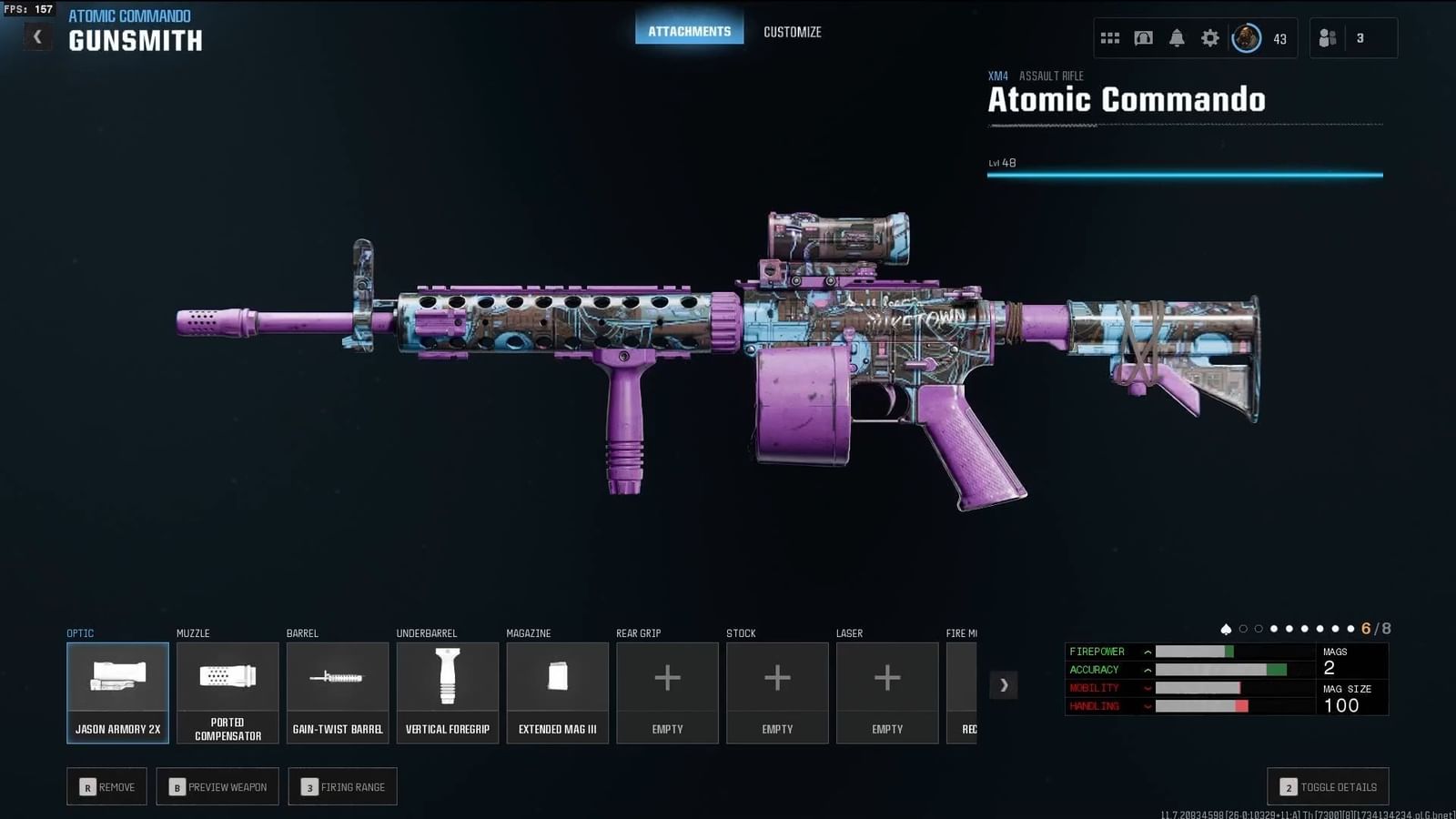This screenshot has width=1456, height=819.
Task: Select the Gain-Twist Barrel attachment
Action: click(338, 692)
